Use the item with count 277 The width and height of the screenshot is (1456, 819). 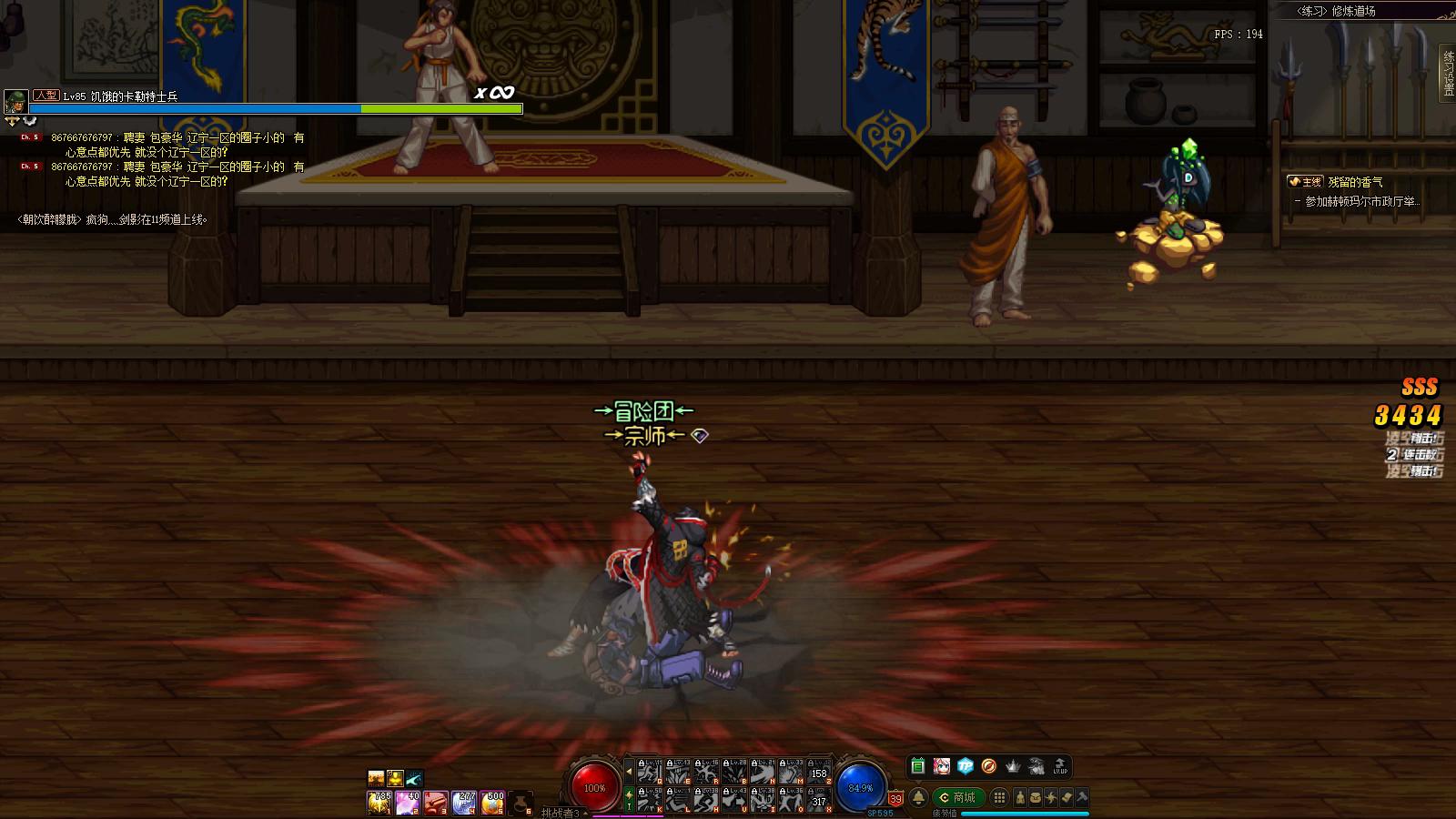coord(464,802)
